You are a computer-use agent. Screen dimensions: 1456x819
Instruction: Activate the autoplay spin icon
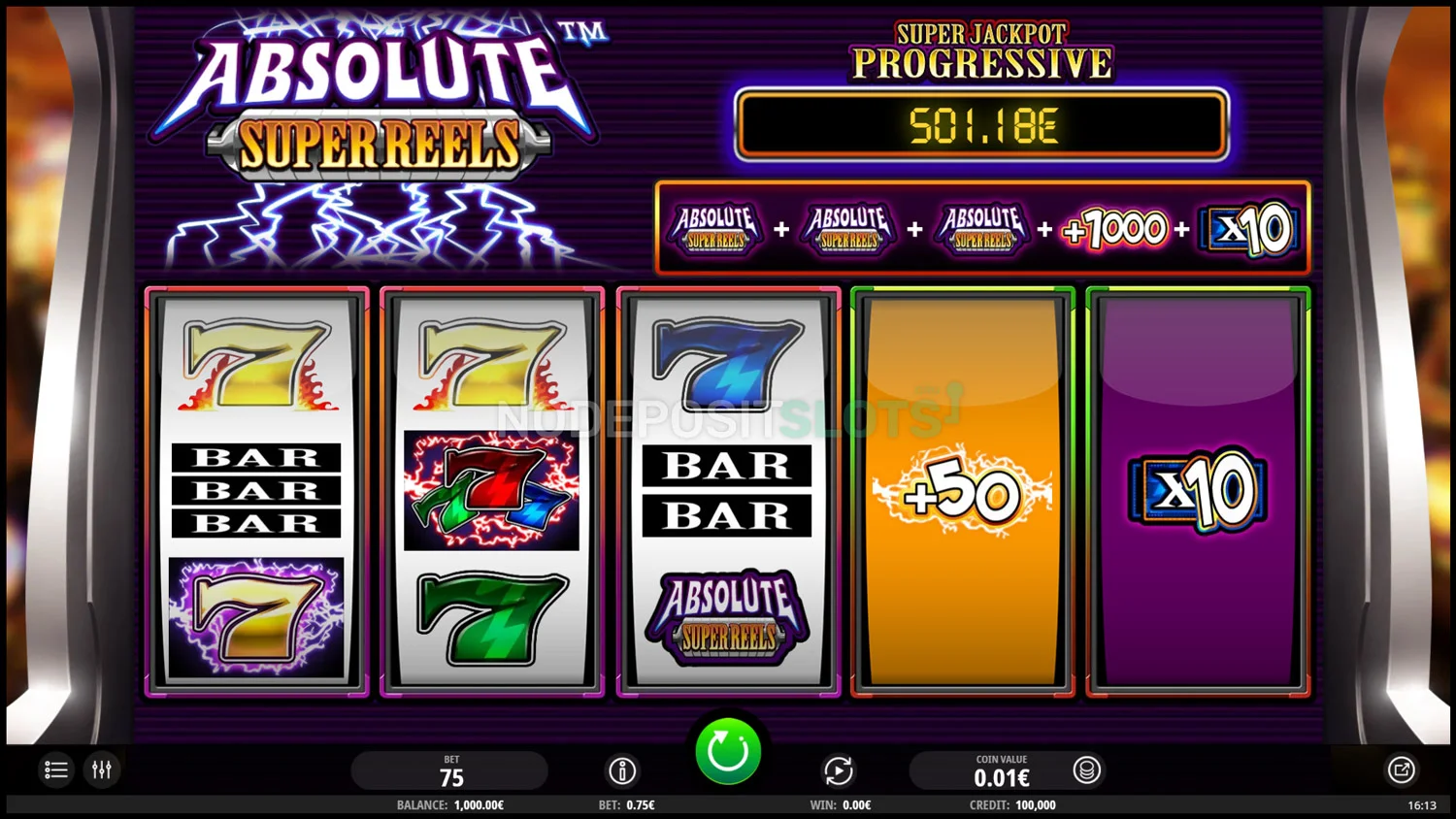(x=839, y=770)
